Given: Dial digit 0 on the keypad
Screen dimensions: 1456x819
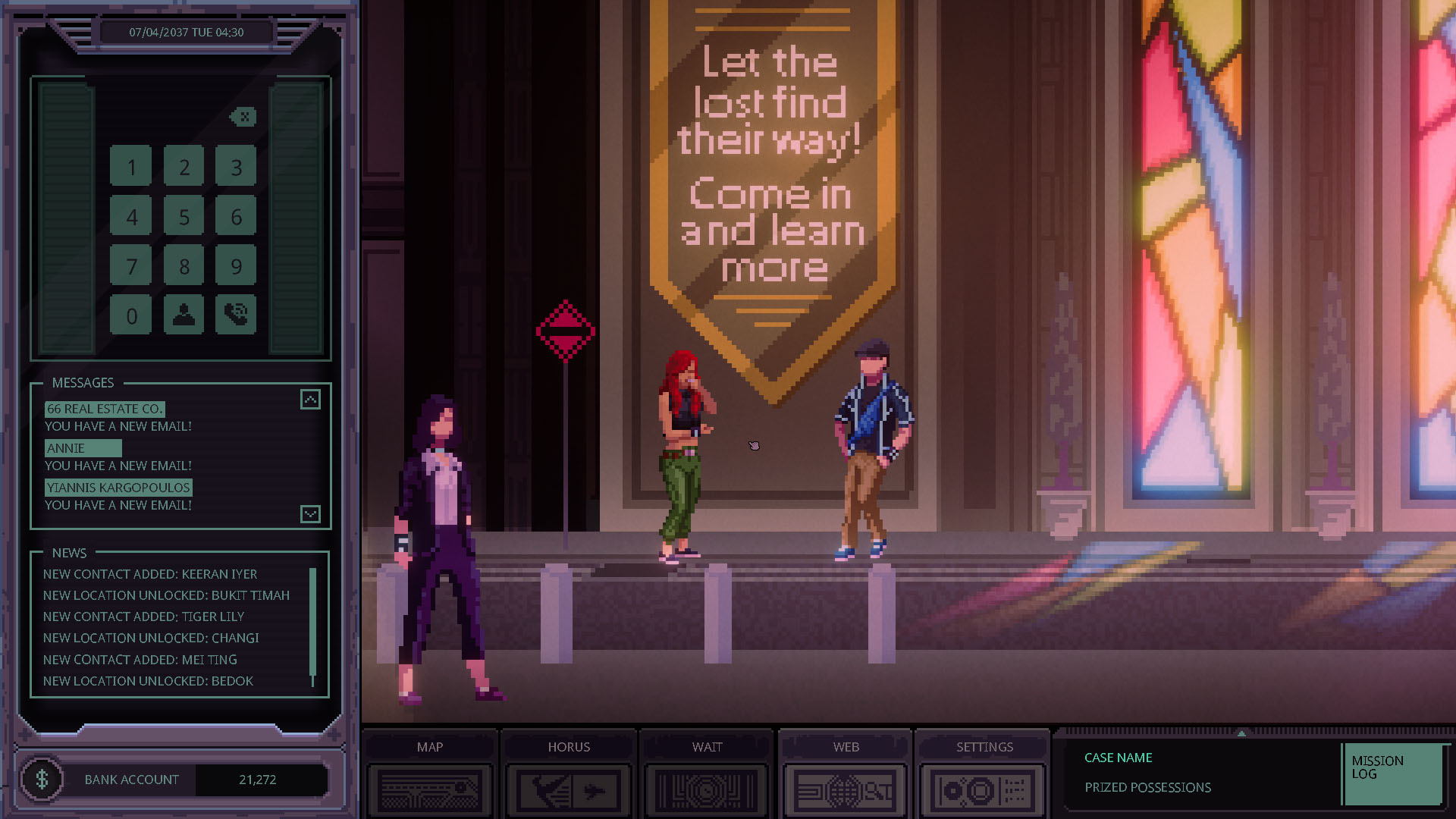Looking at the screenshot, I should pyautogui.click(x=131, y=315).
